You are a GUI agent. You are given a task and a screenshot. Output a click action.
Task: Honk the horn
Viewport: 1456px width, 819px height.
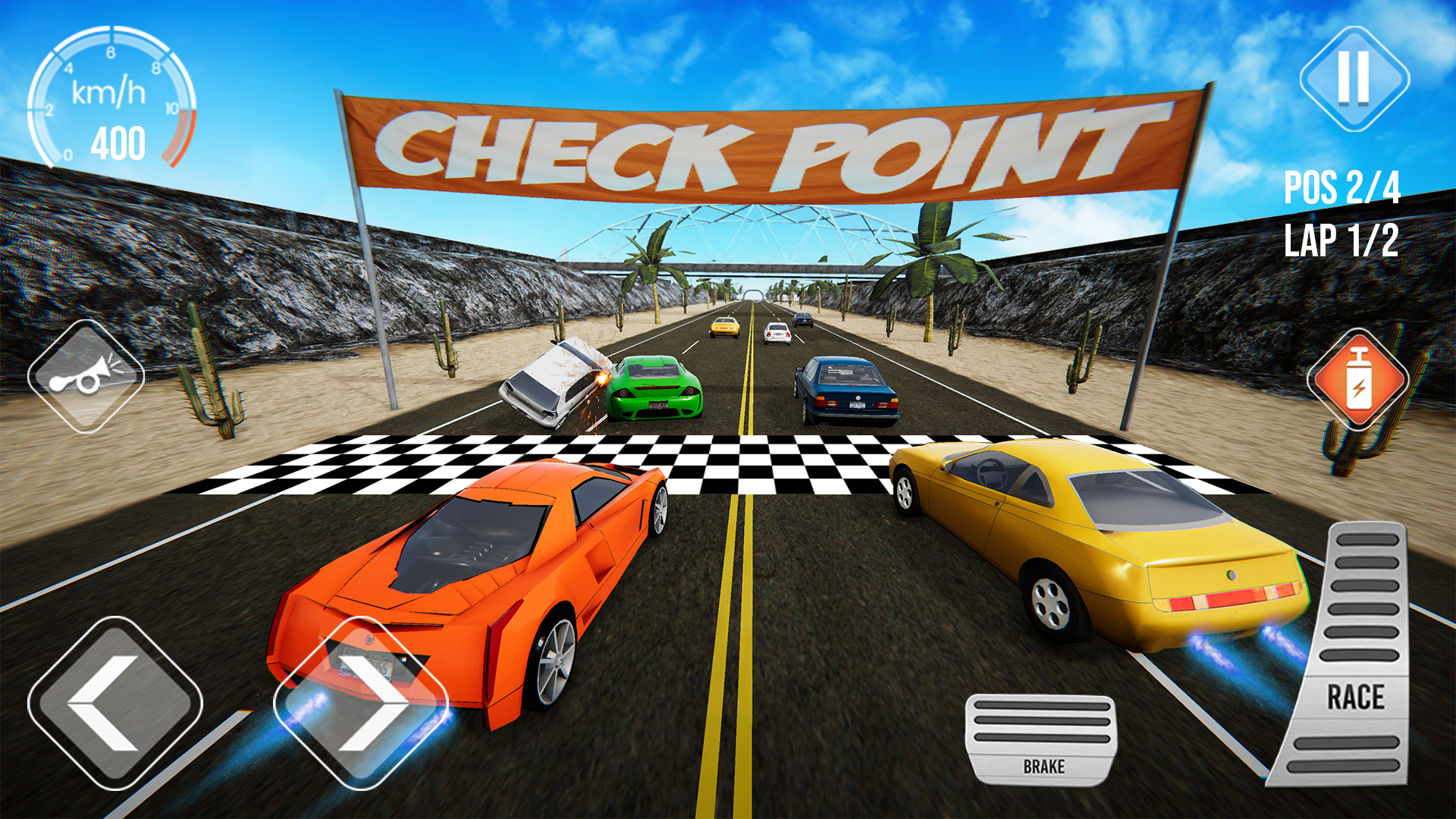click(86, 377)
